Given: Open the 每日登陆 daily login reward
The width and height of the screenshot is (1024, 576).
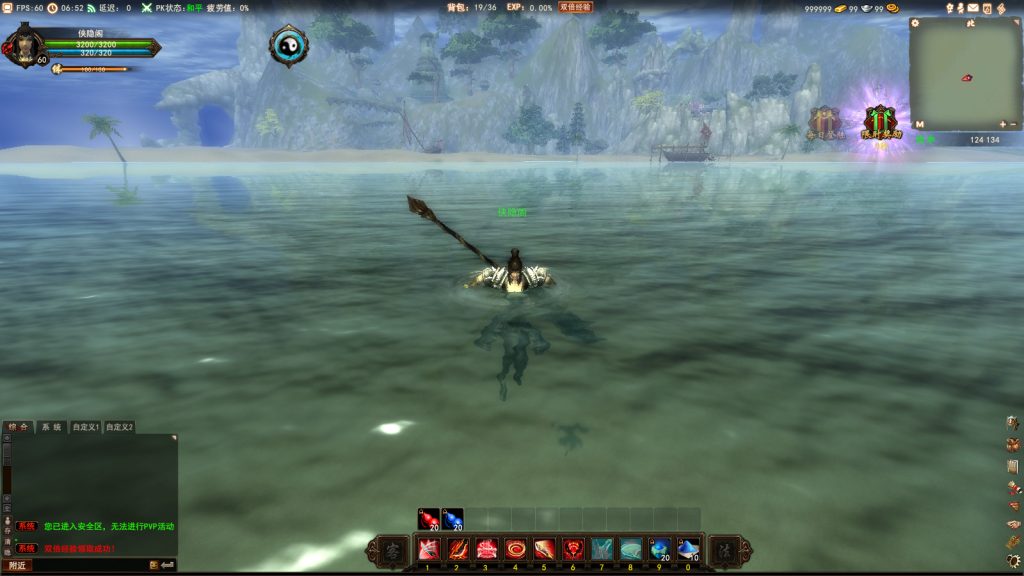Looking at the screenshot, I should [826, 123].
